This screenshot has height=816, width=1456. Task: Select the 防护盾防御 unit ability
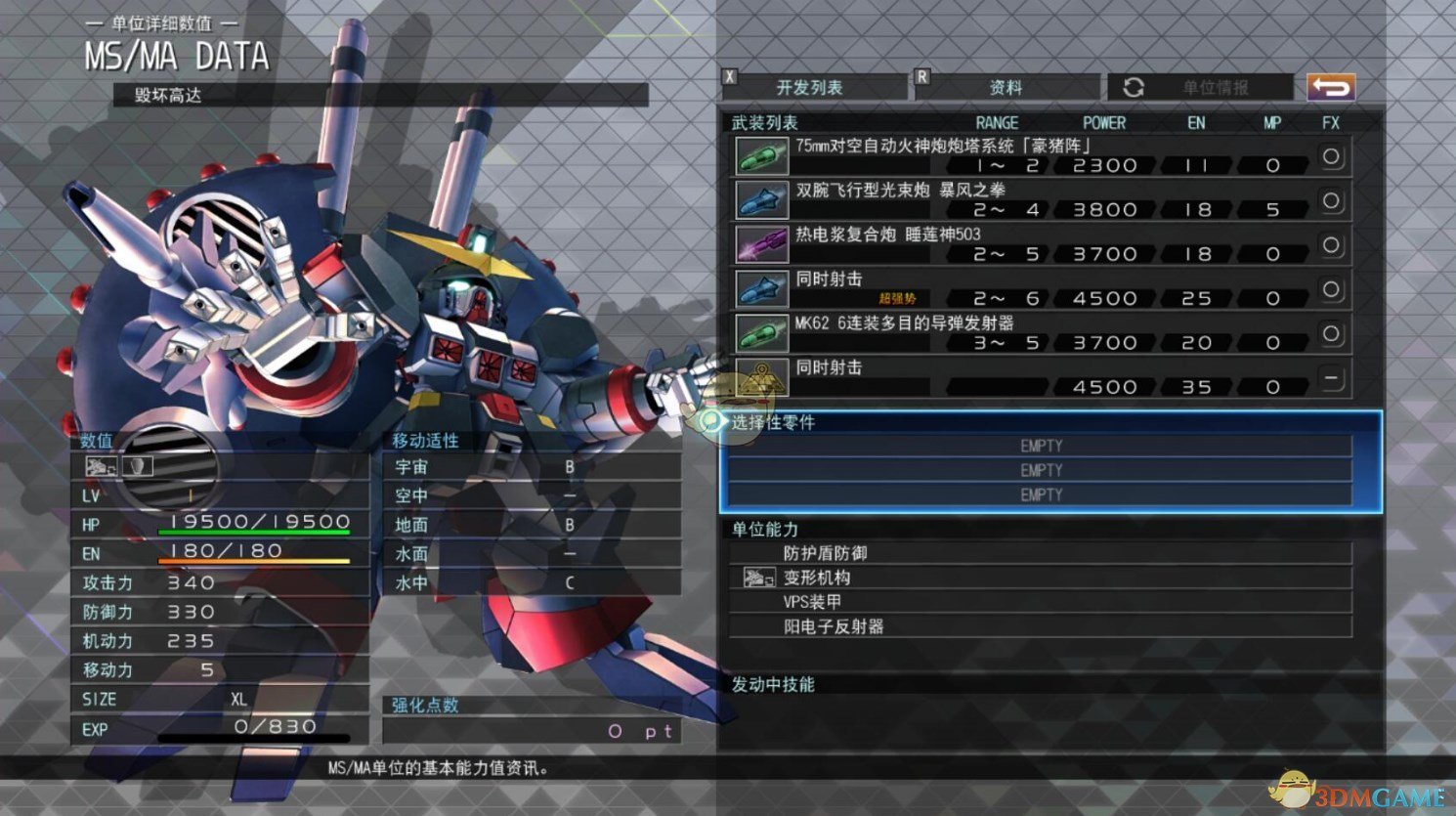(1041, 553)
